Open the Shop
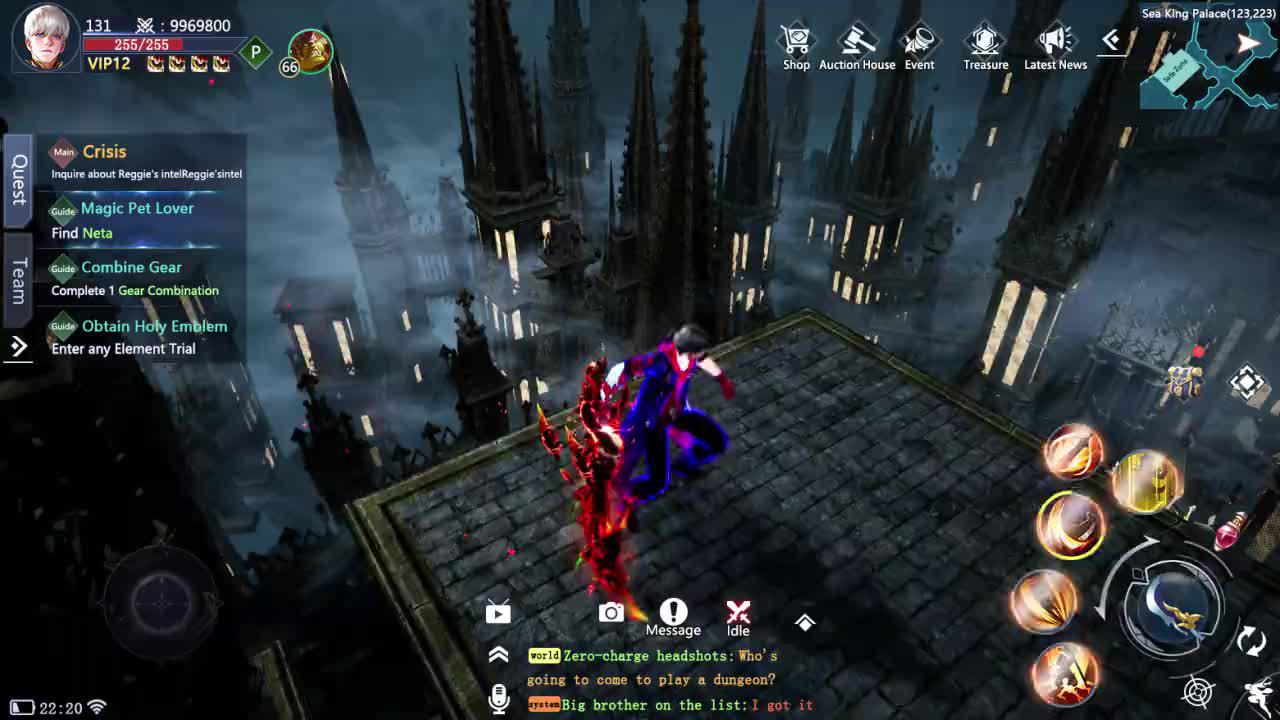Viewport: 1280px width, 720px height. 796,40
